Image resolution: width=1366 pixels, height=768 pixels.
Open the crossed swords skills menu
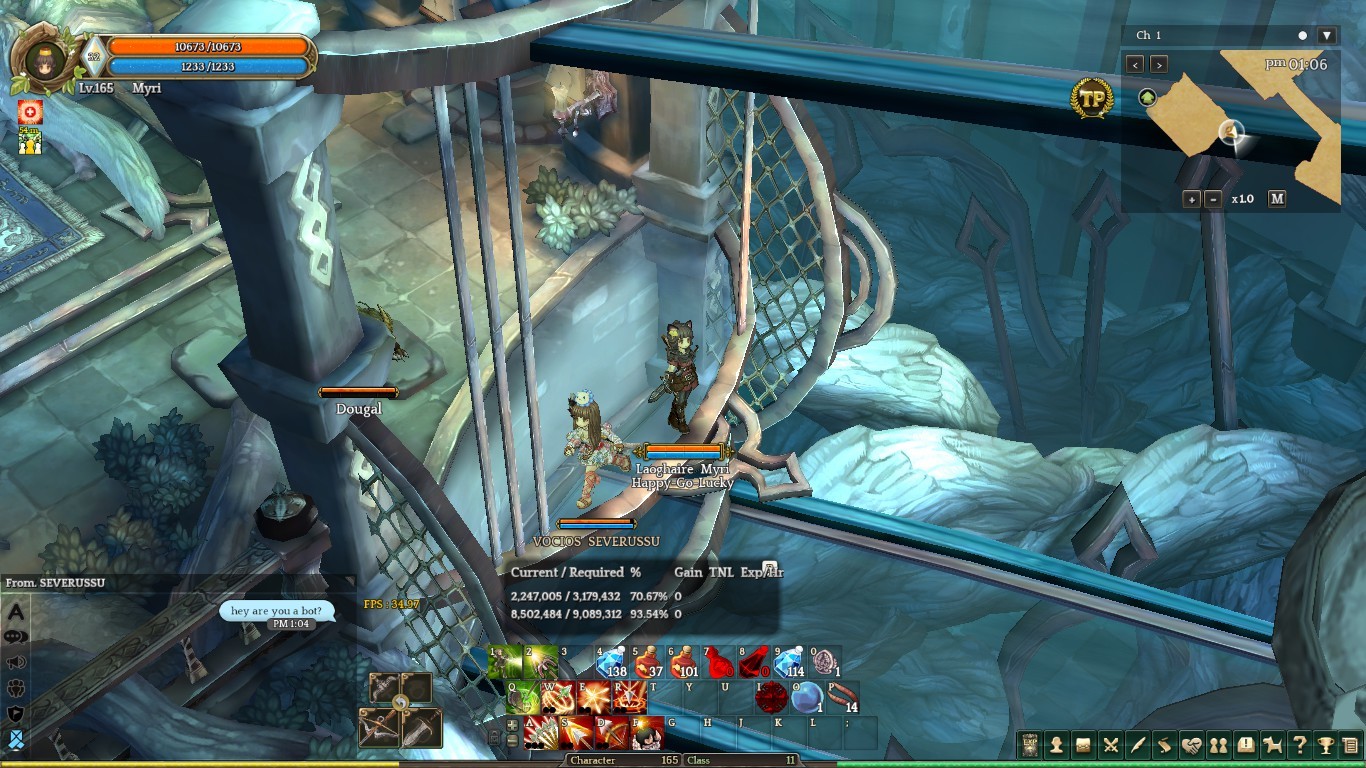coord(1110,745)
